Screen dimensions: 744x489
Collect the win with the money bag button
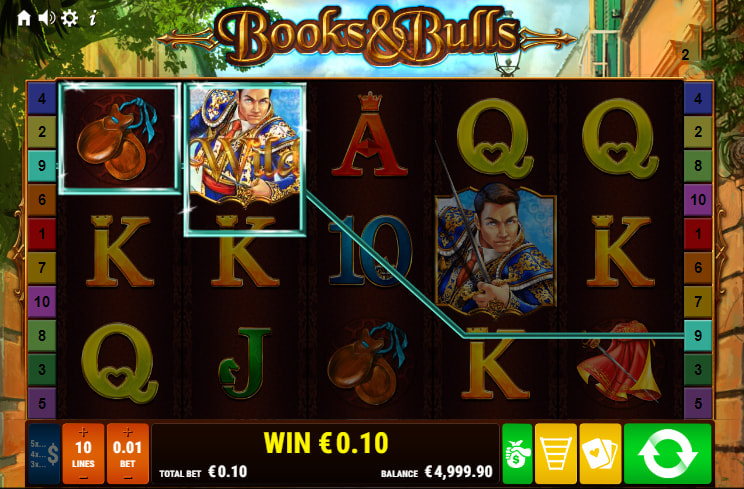[516, 454]
